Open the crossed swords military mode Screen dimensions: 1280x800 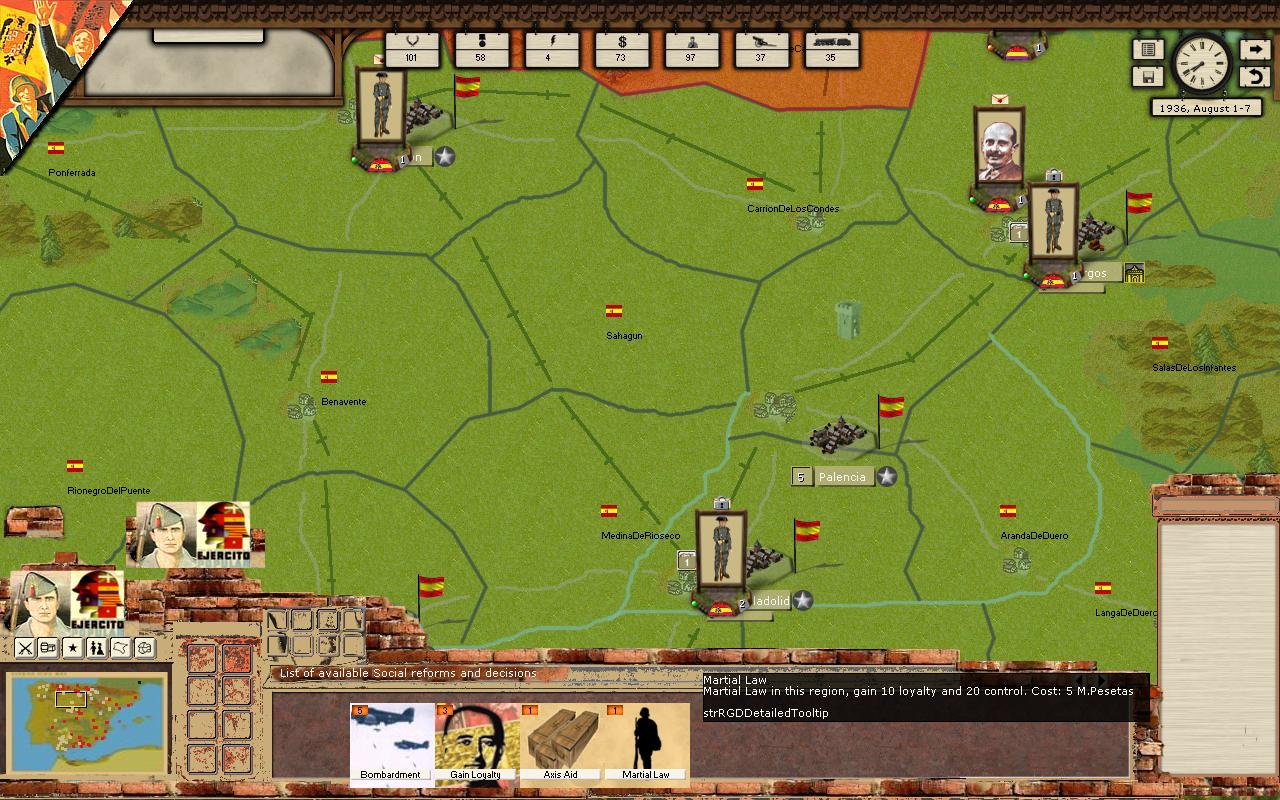click(25, 648)
